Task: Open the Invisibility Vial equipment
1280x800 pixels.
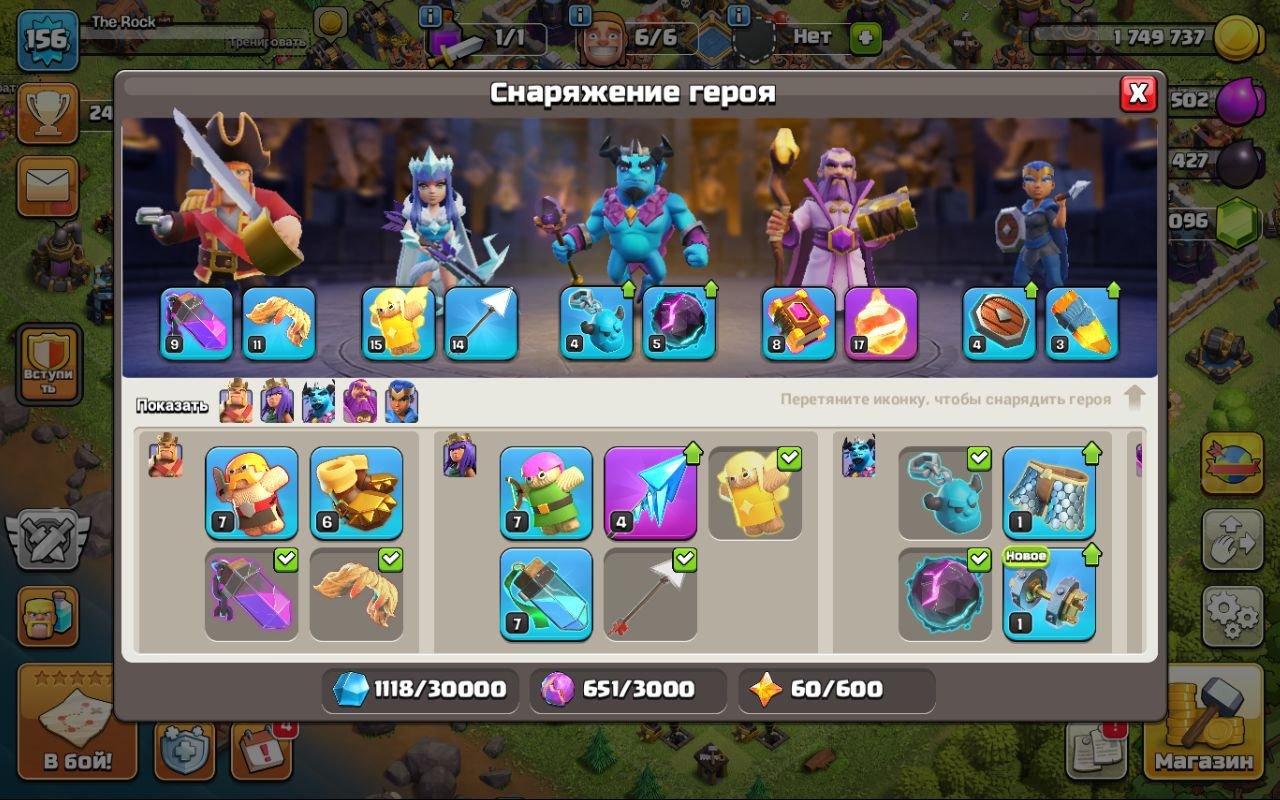Action: click(x=545, y=592)
